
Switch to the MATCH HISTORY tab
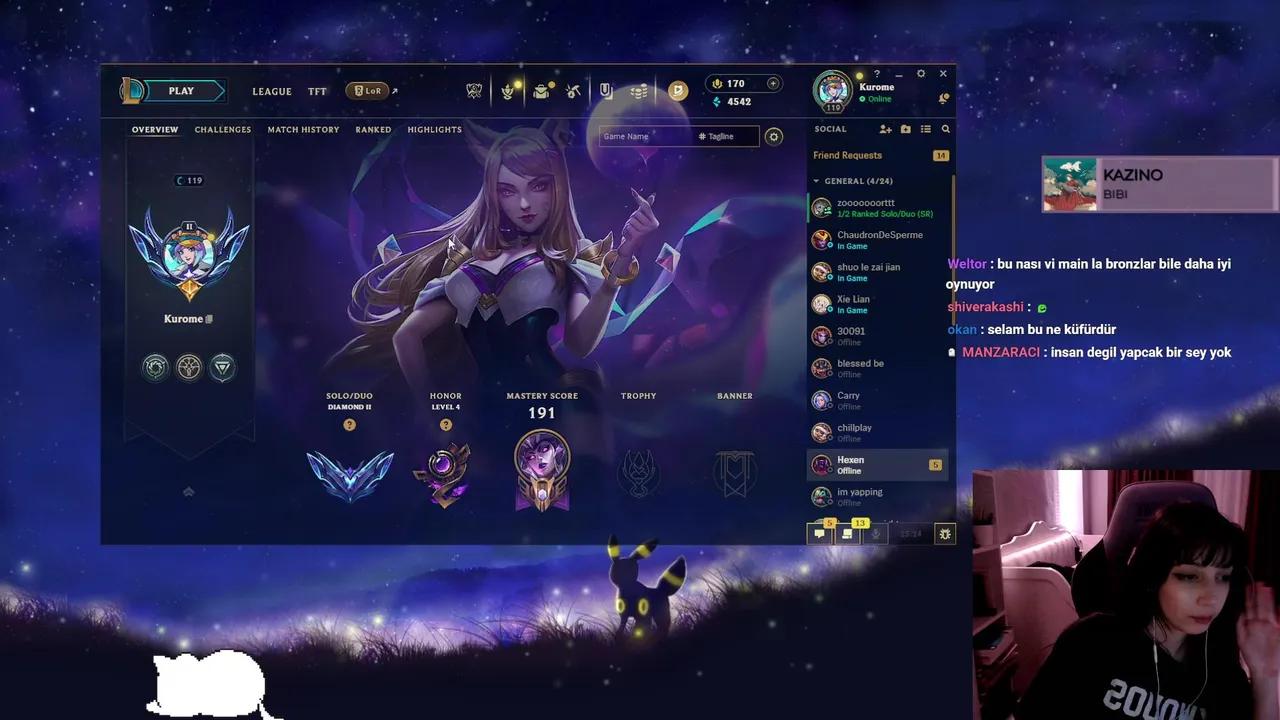(303, 129)
